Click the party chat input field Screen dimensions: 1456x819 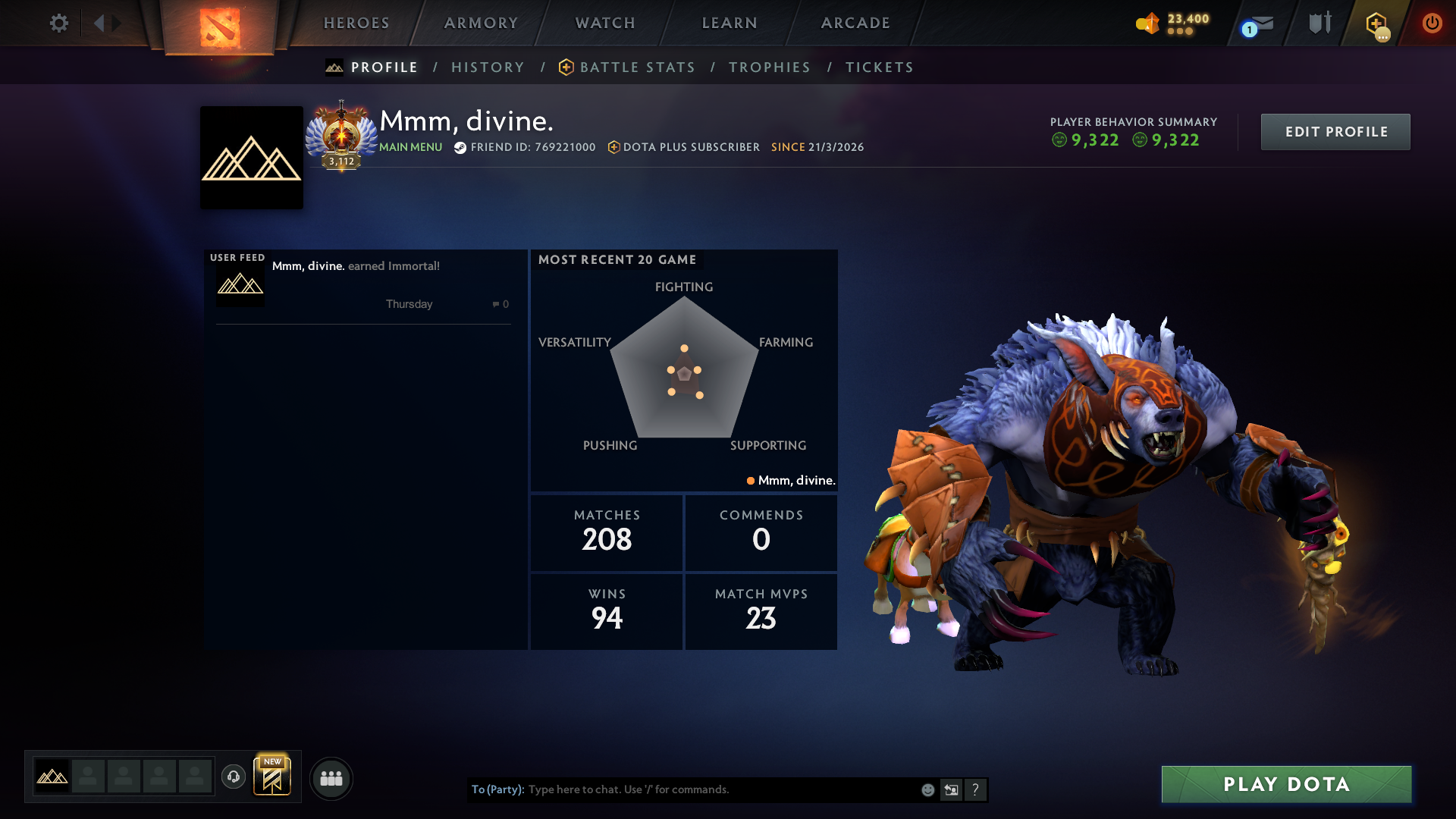click(682, 789)
